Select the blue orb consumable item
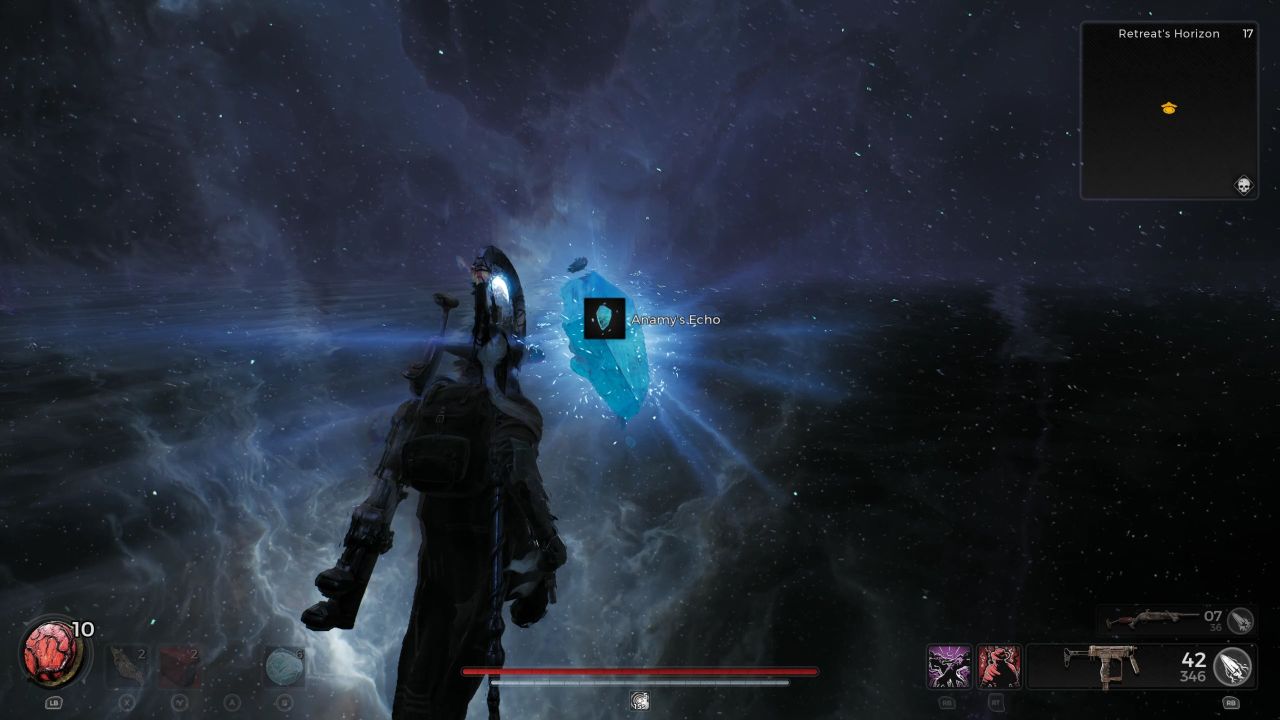Screen dimensions: 1280x720 283,667
